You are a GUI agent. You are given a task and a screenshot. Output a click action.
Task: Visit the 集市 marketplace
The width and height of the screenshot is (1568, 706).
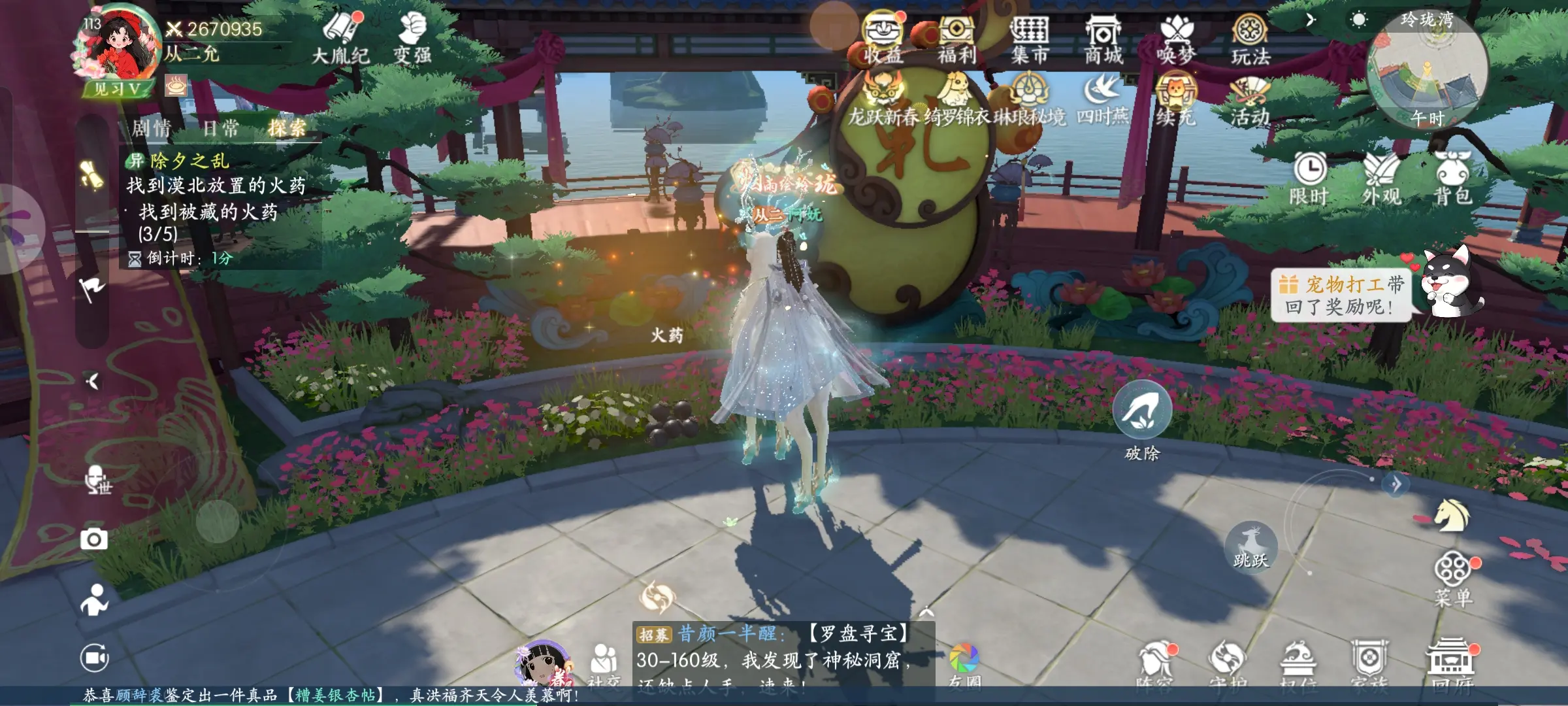coord(1030,38)
